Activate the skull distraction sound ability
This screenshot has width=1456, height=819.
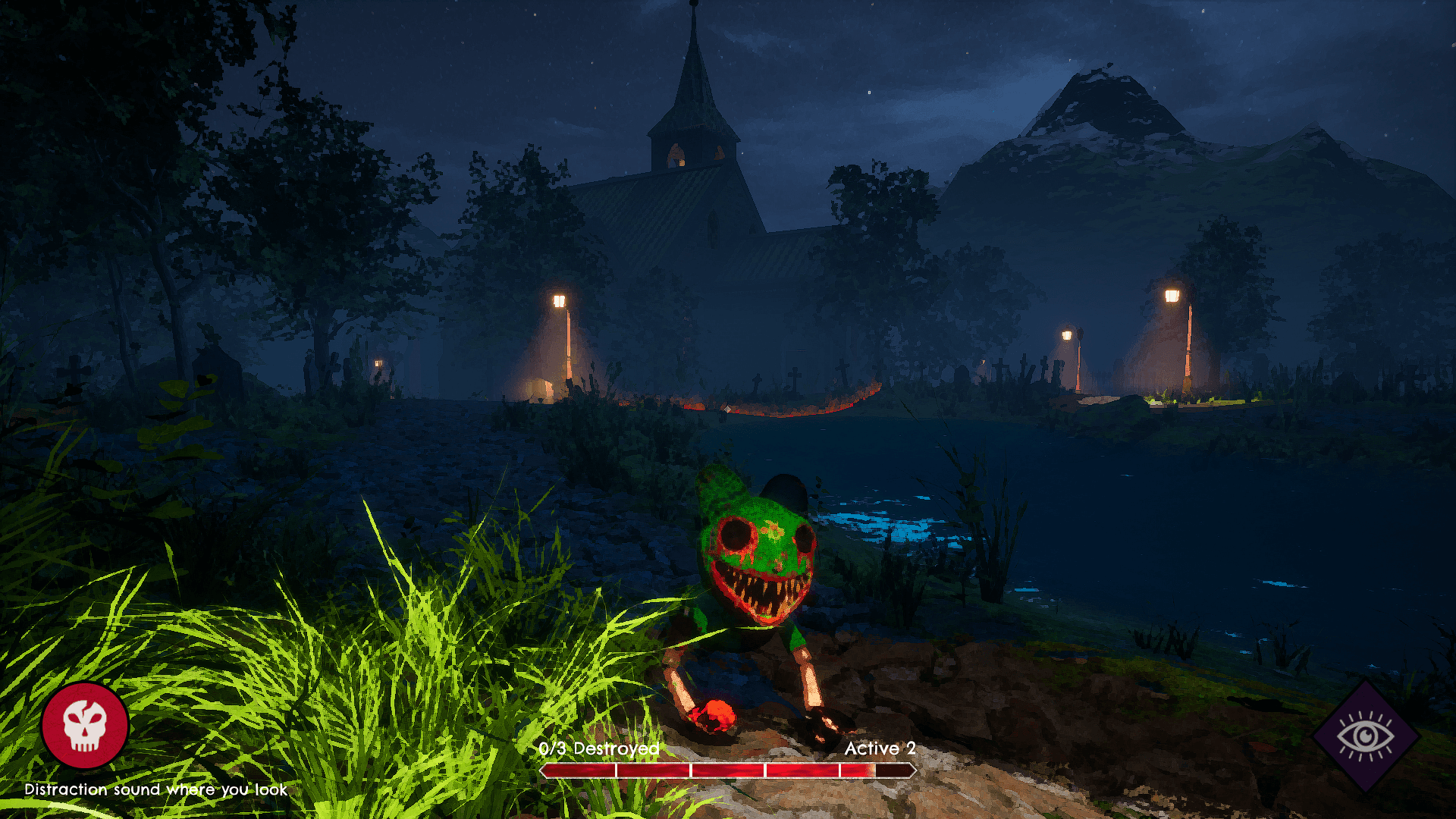(x=85, y=725)
